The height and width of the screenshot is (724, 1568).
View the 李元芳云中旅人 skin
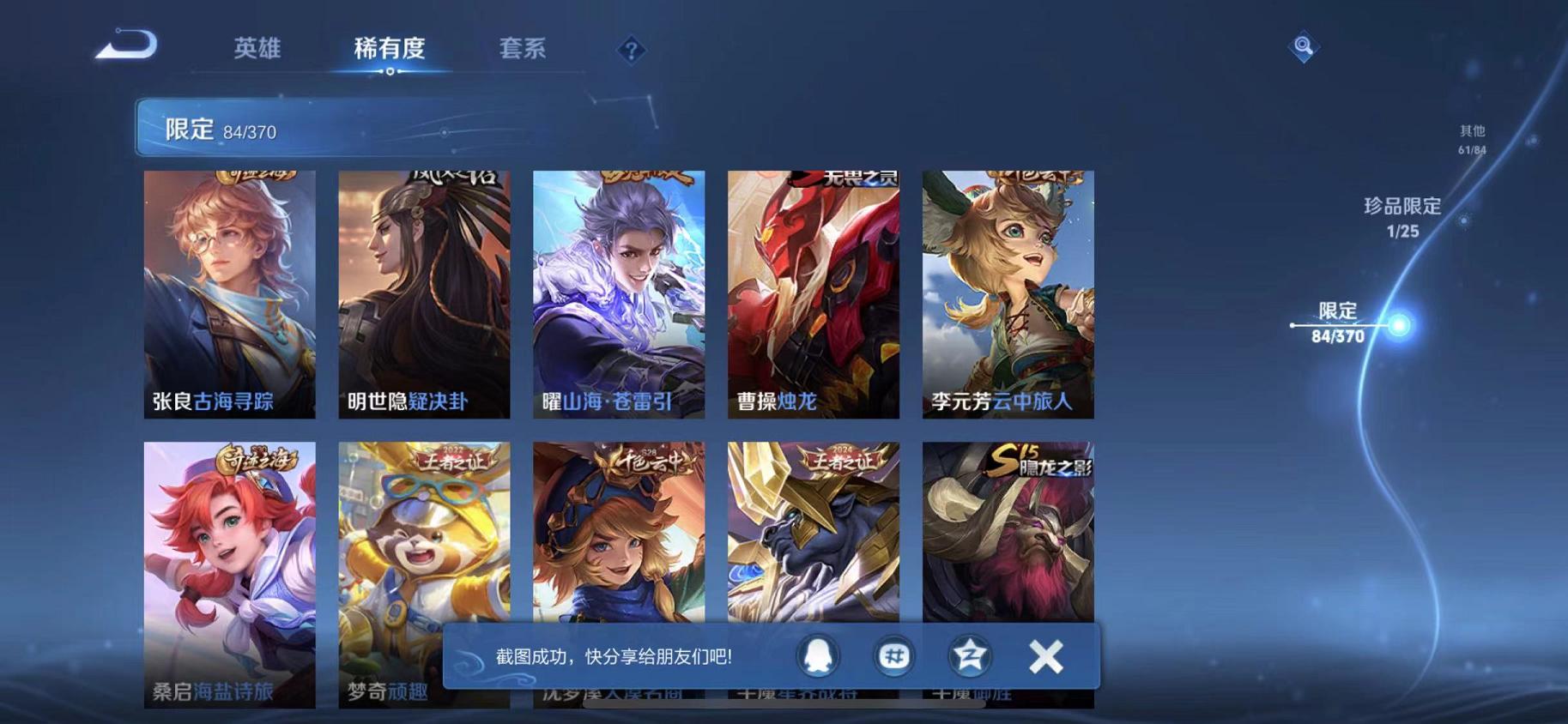click(1007, 296)
